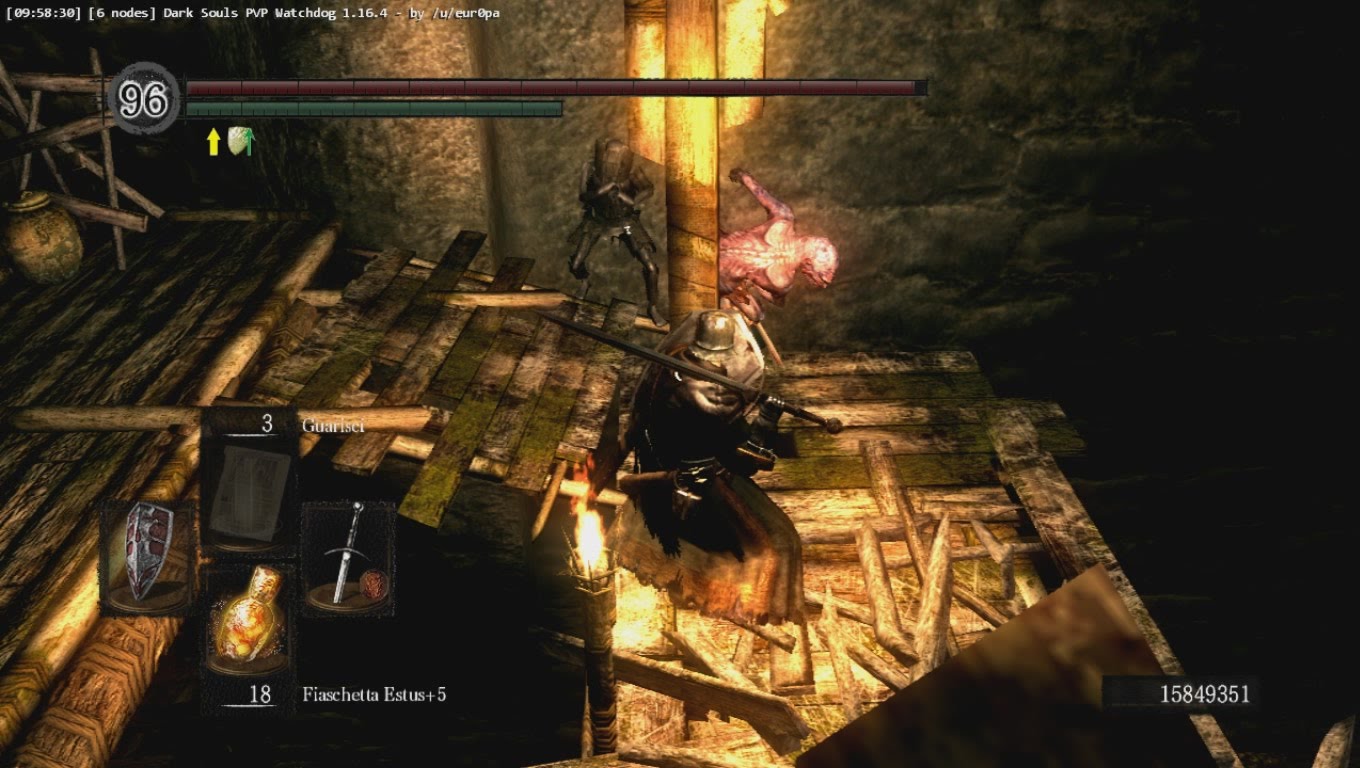The image size is (1360, 768).
Task: Use the Fiaschetta Estus+5 item slot
Action: (x=248, y=620)
